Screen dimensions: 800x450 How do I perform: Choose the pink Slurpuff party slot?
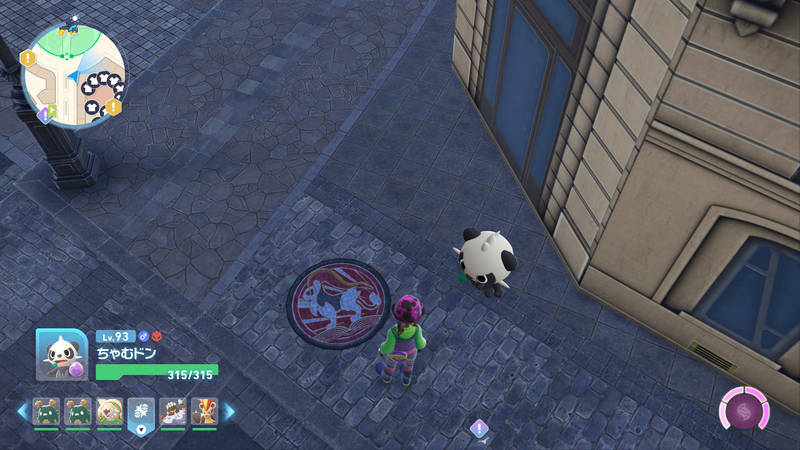109,411
